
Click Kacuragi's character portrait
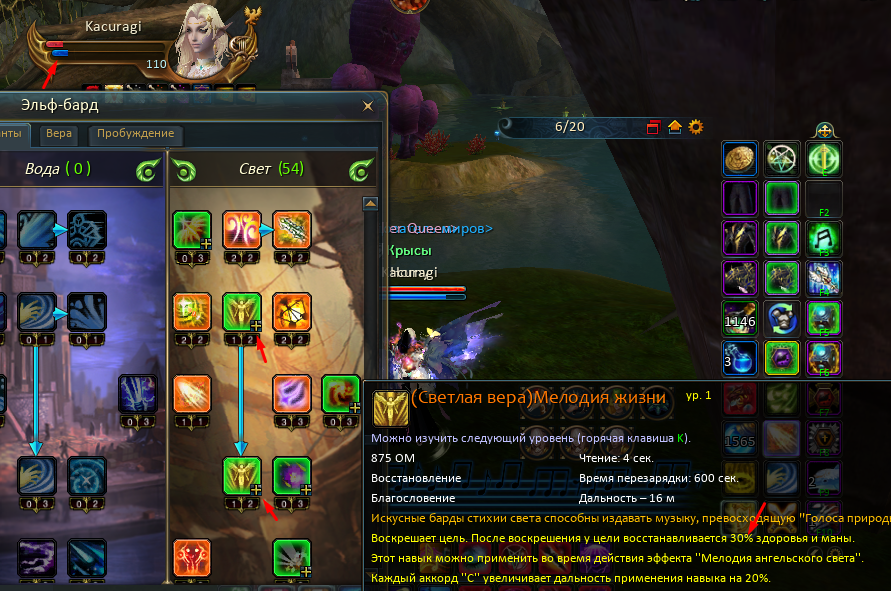[212, 45]
